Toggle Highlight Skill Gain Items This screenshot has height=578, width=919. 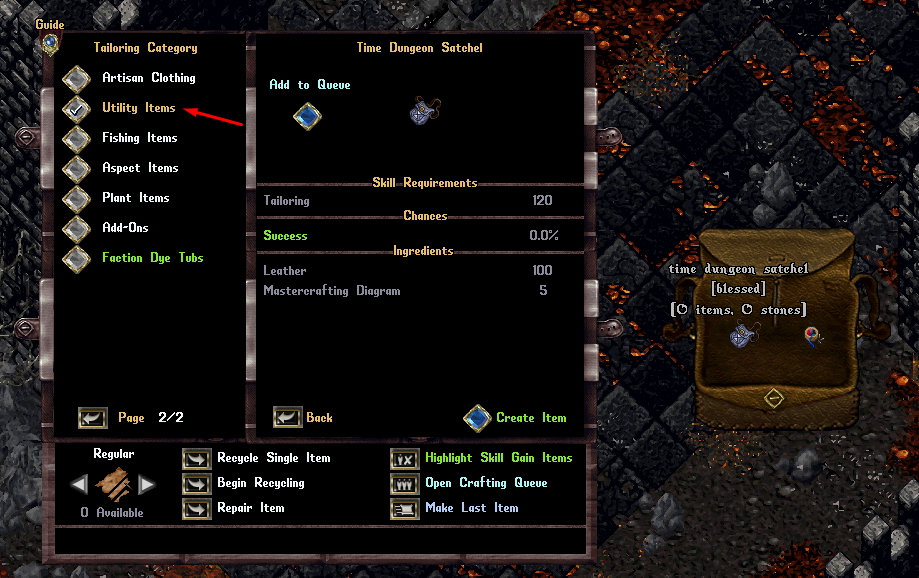(x=404, y=459)
